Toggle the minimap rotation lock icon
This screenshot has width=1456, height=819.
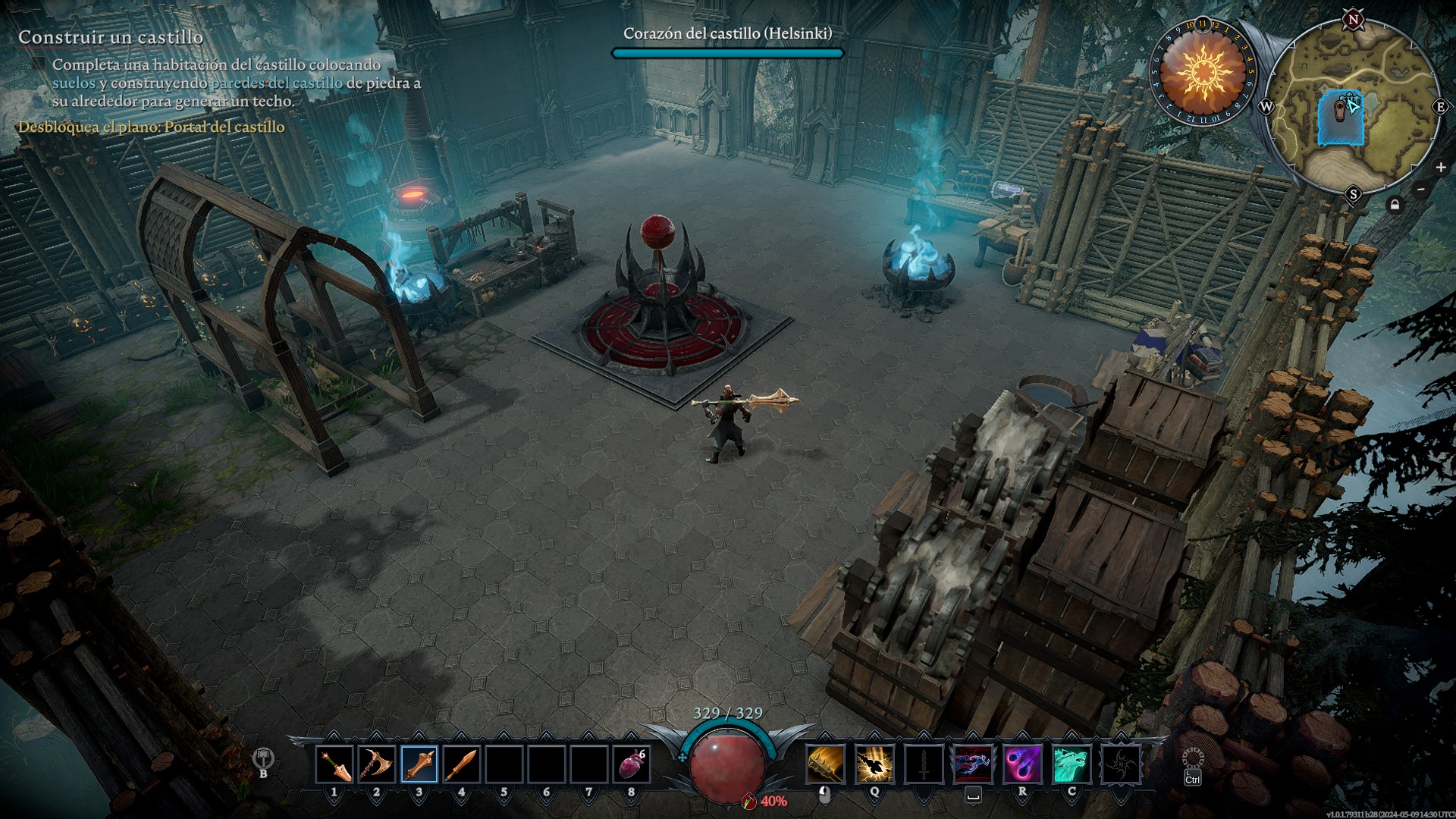coord(1395,205)
